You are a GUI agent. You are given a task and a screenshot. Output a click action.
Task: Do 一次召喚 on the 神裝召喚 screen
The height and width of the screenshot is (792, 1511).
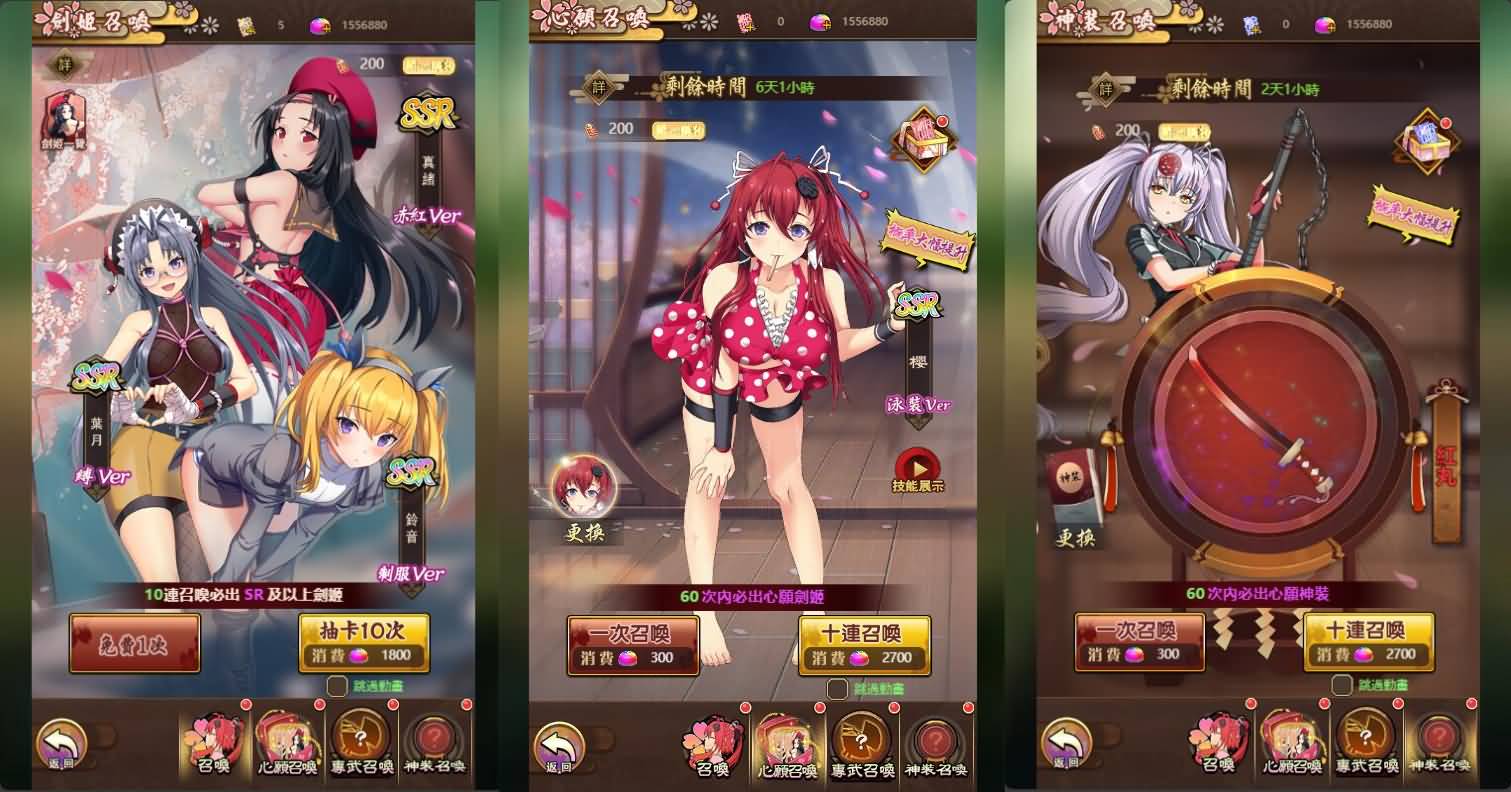click(x=1139, y=642)
